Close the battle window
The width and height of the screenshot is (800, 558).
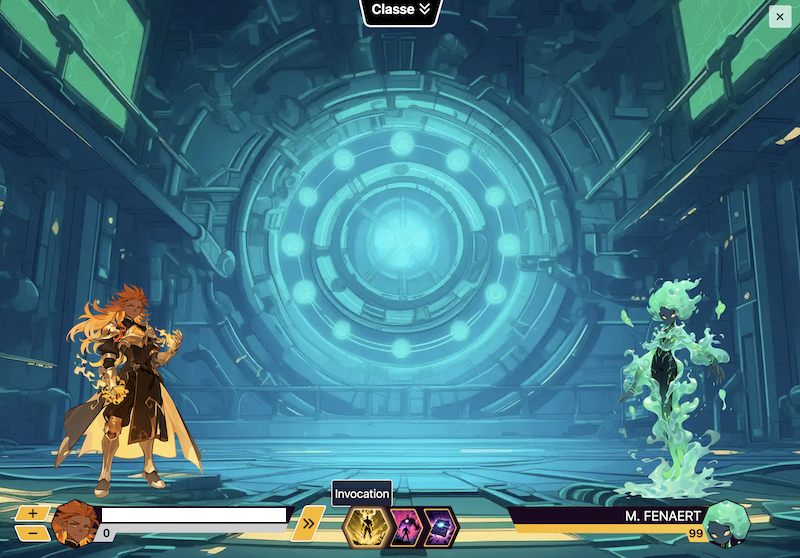779,15
